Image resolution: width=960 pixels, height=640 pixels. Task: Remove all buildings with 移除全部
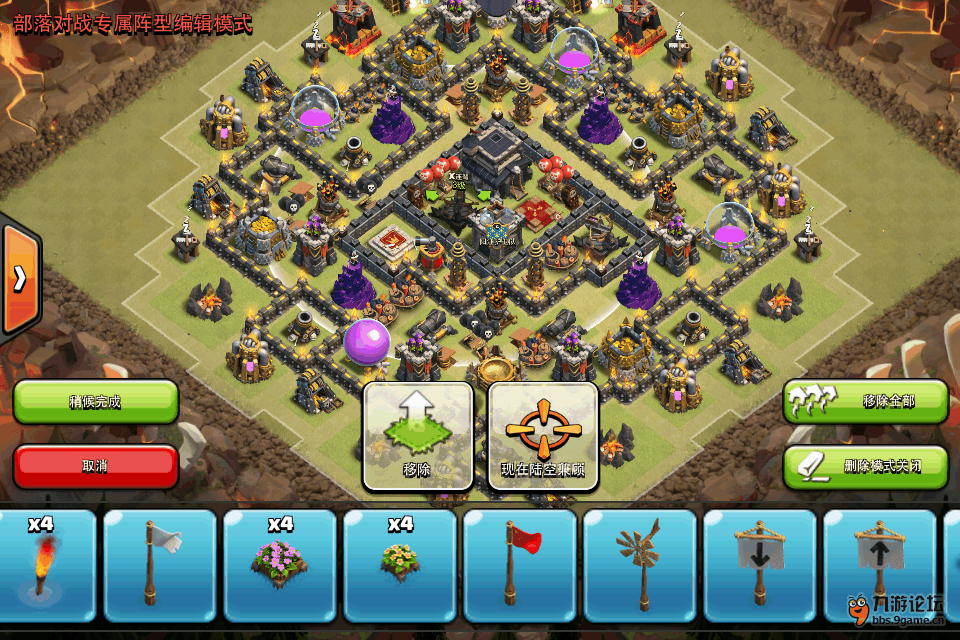click(x=865, y=402)
